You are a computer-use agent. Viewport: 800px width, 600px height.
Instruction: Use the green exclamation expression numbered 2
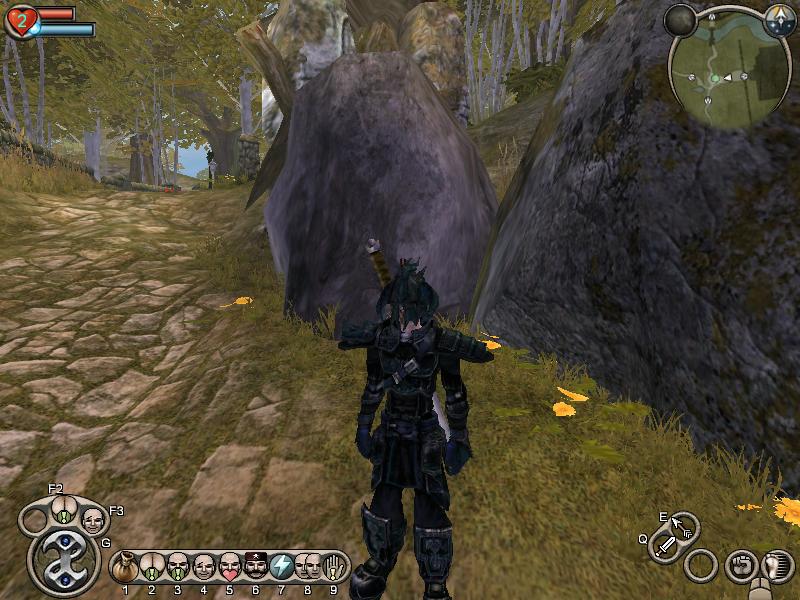[x=151, y=567]
